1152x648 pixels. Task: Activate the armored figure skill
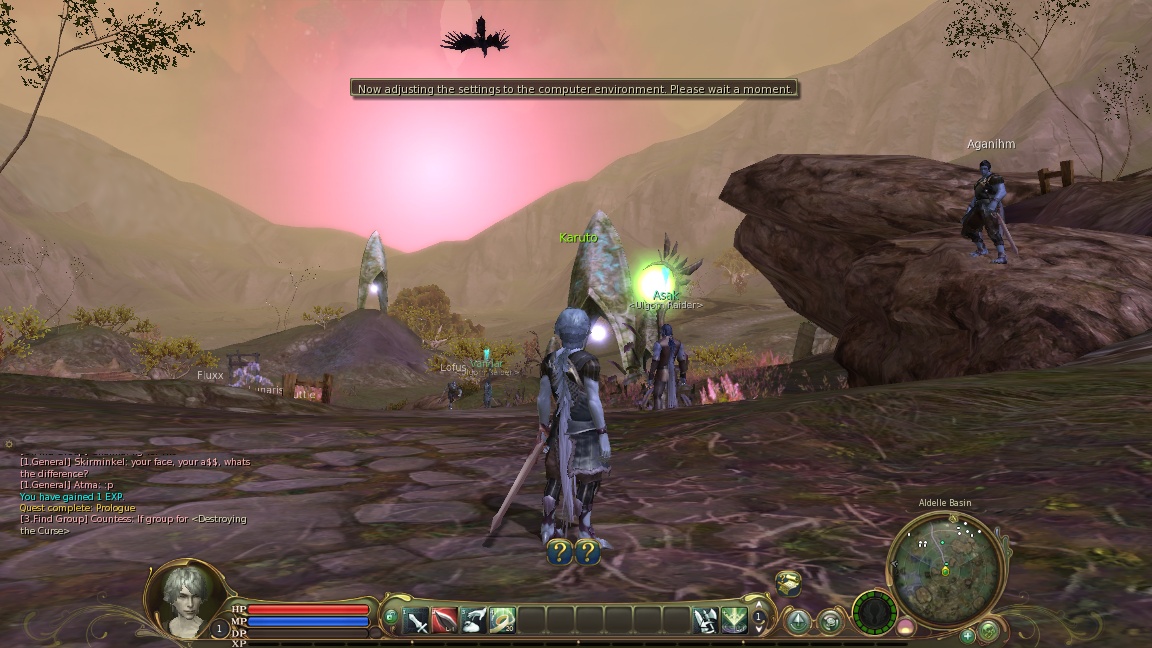[706, 620]
